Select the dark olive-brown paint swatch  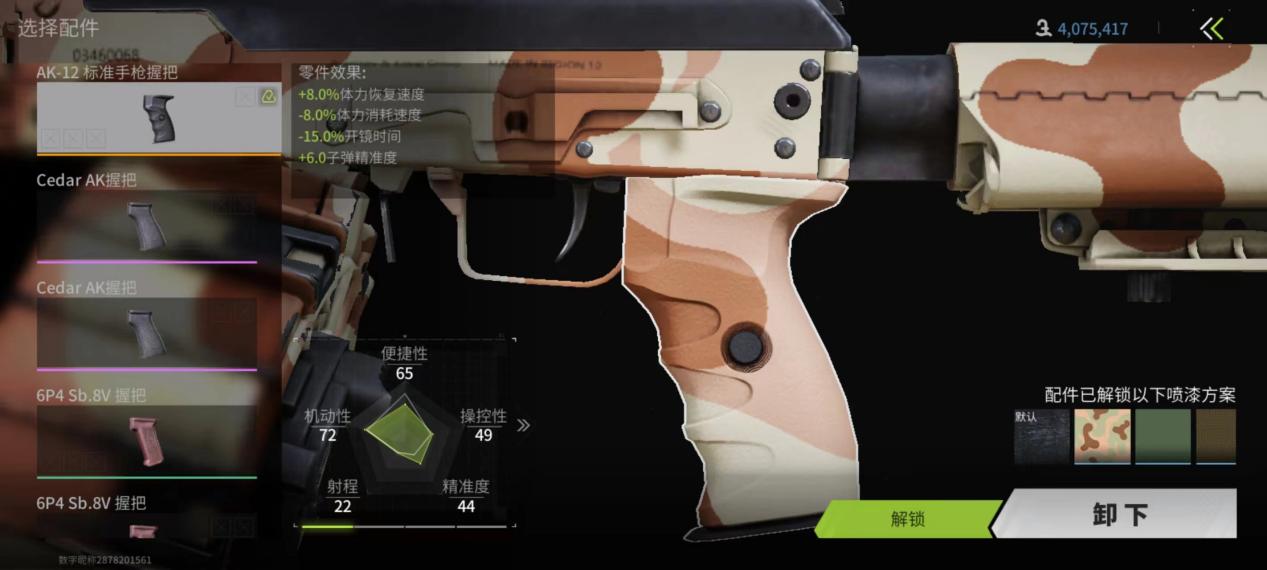coord(1216,437)
